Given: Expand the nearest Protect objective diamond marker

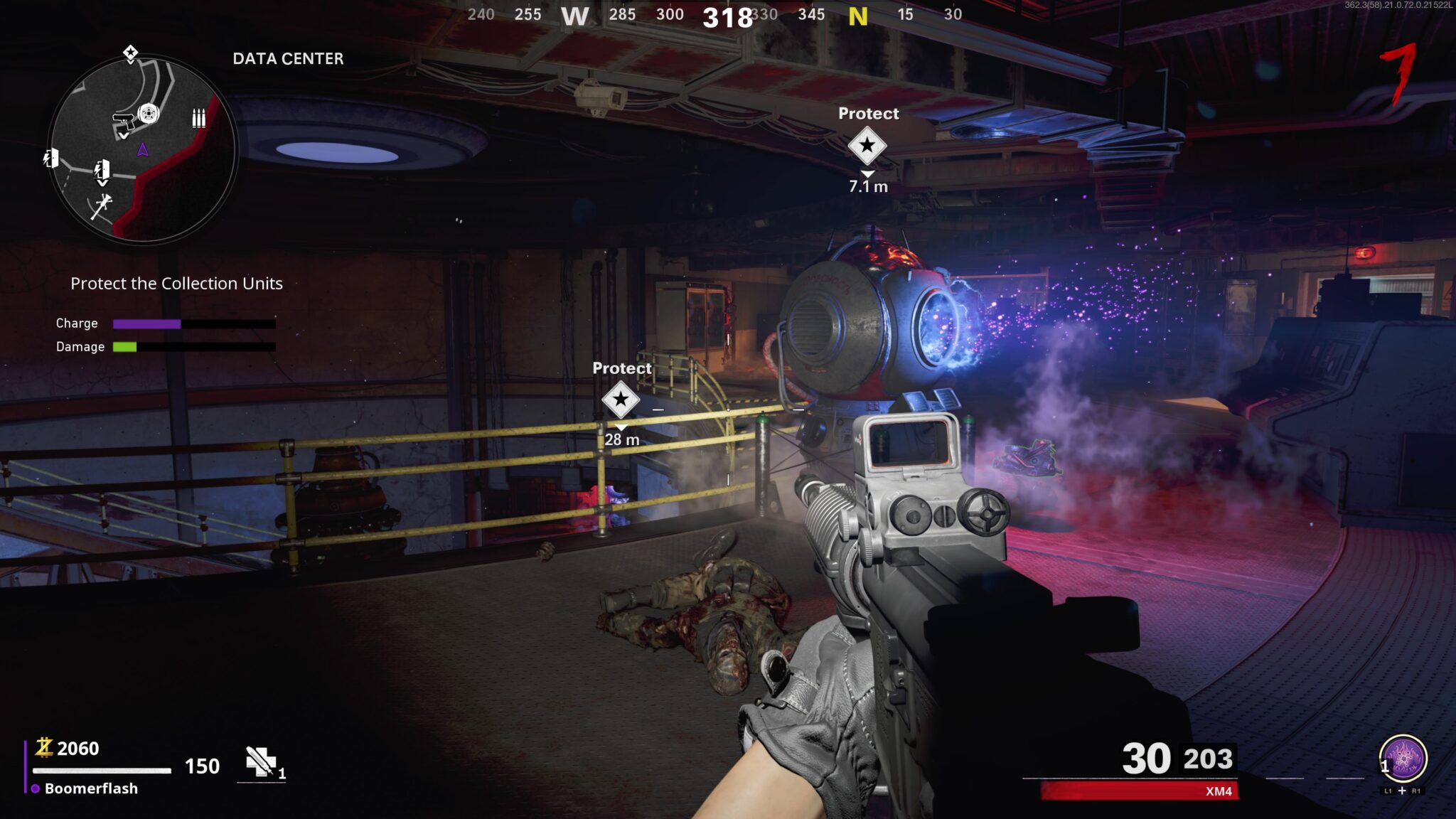Looking at the screenshot, I should point(867,147).
